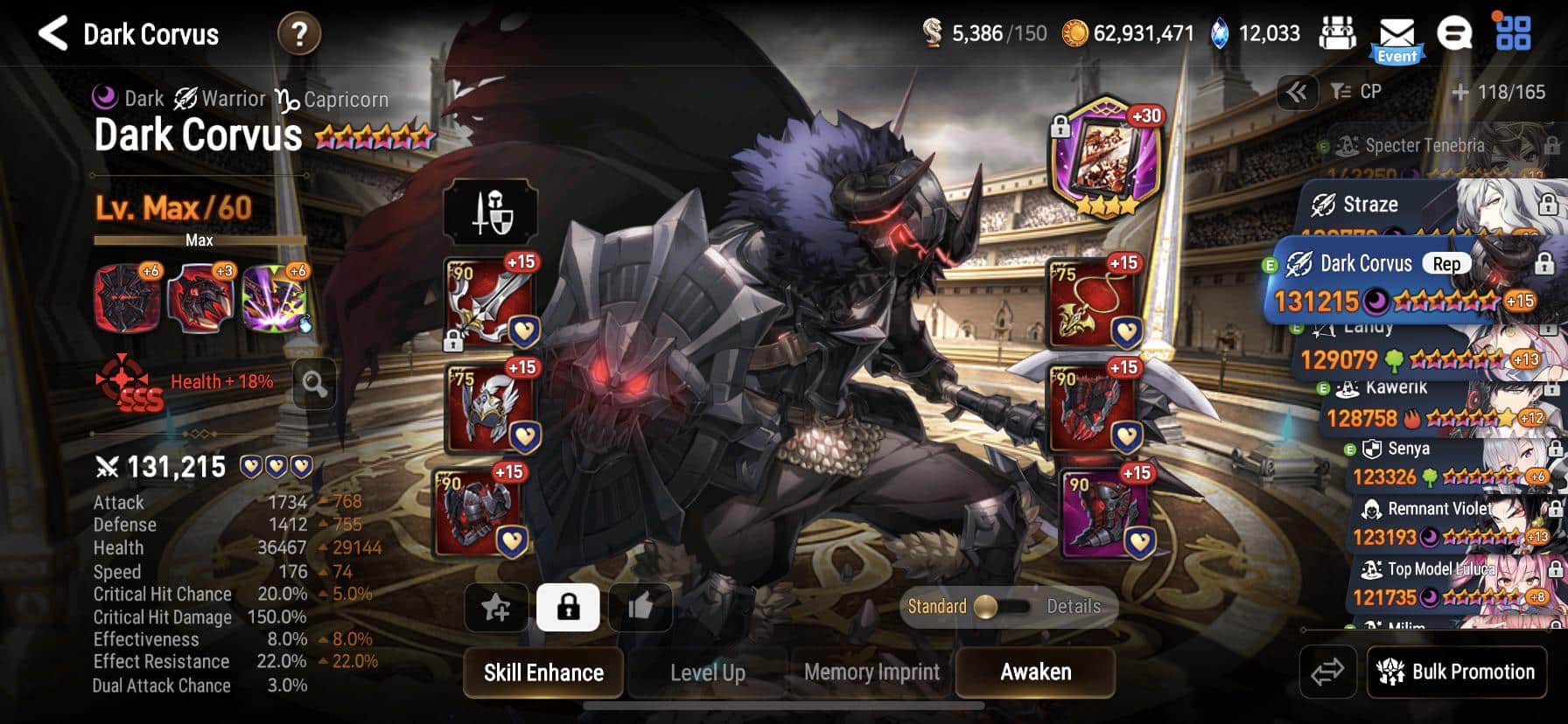Tap the thumbs up tab to like hero
This screenshot has width=1568, height=724.
640,608
